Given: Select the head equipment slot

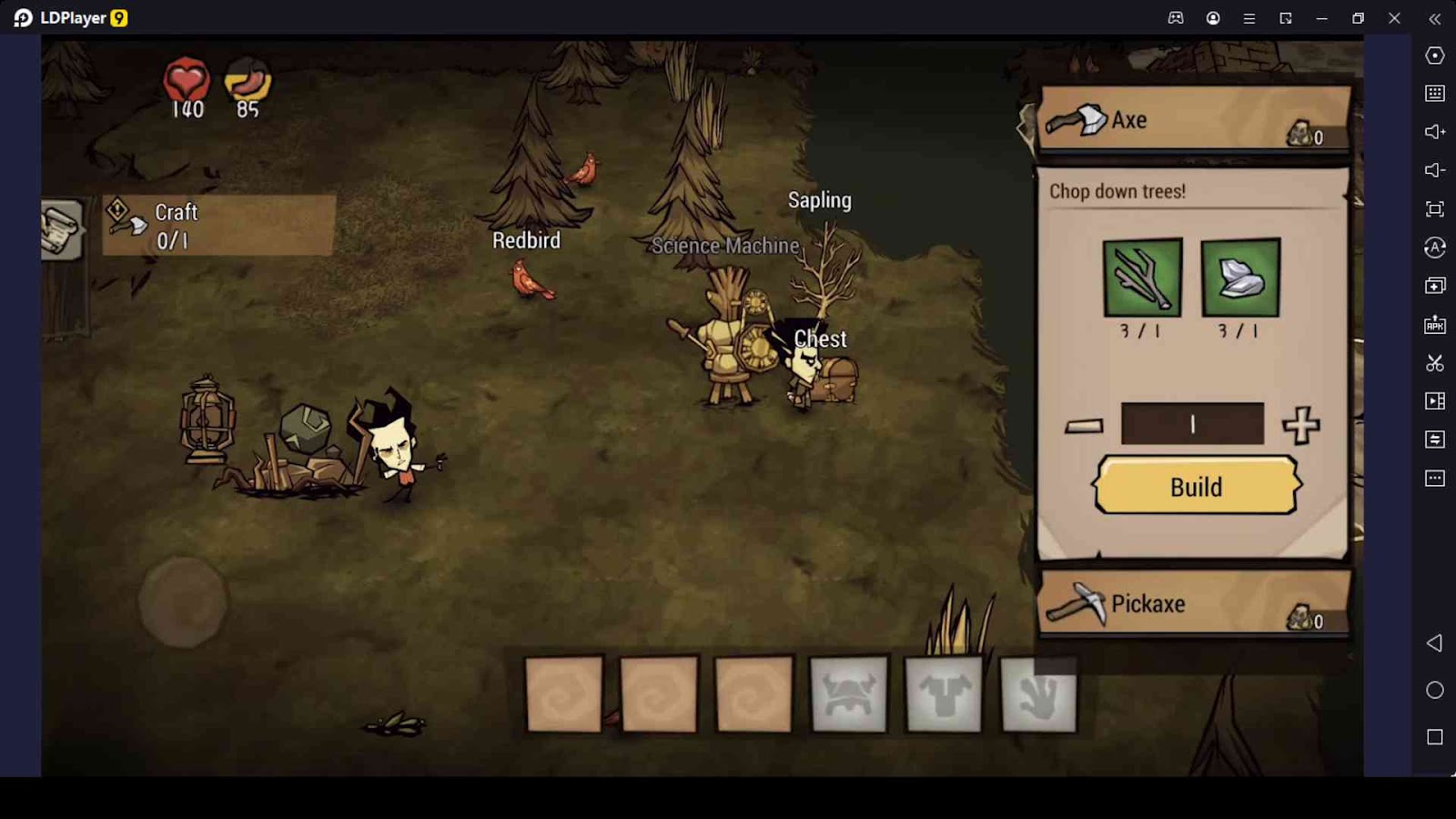Looking at the screenshot, I should [x=848, y=694].
